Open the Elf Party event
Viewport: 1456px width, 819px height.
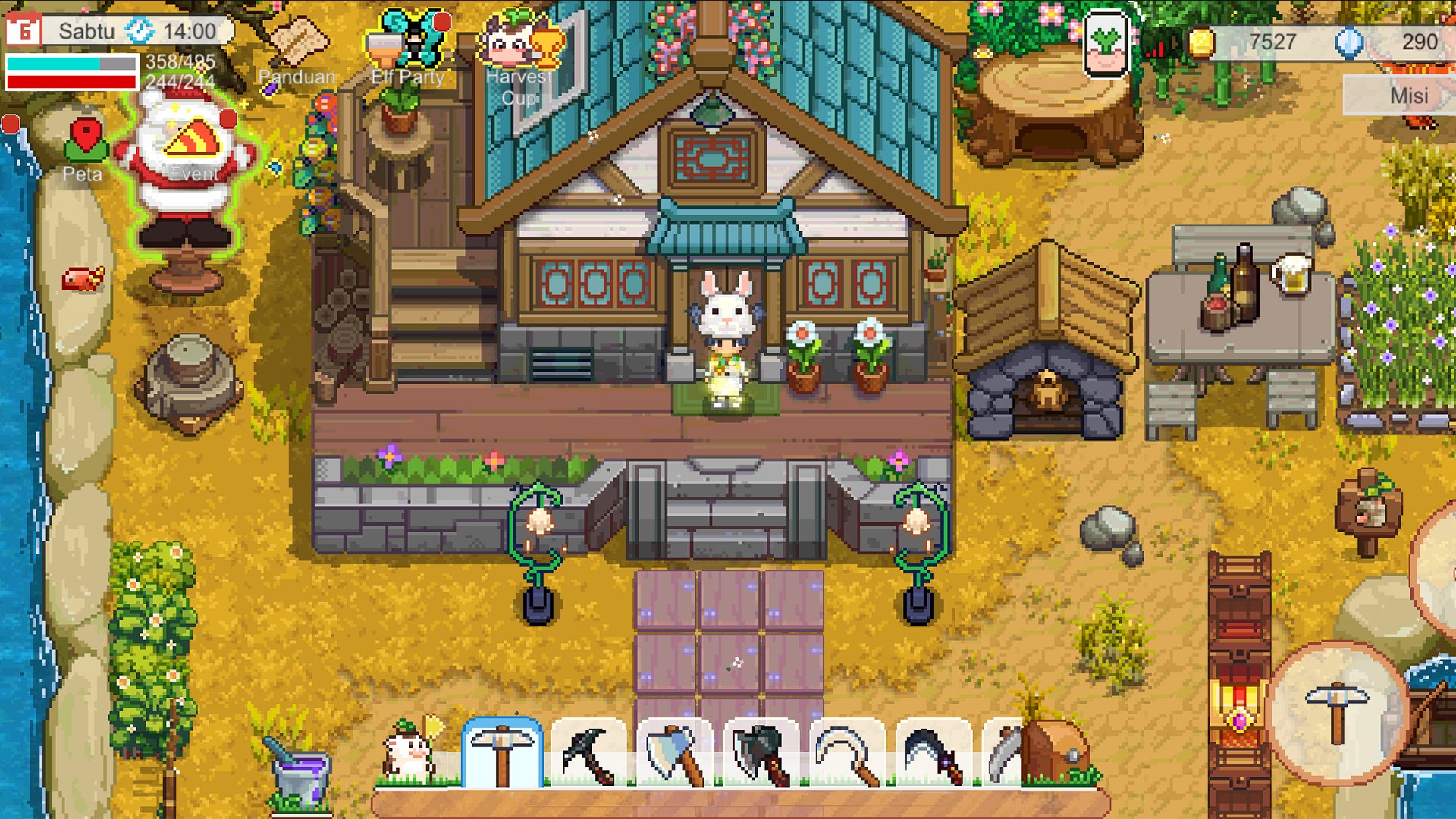(x=408, y=47)
